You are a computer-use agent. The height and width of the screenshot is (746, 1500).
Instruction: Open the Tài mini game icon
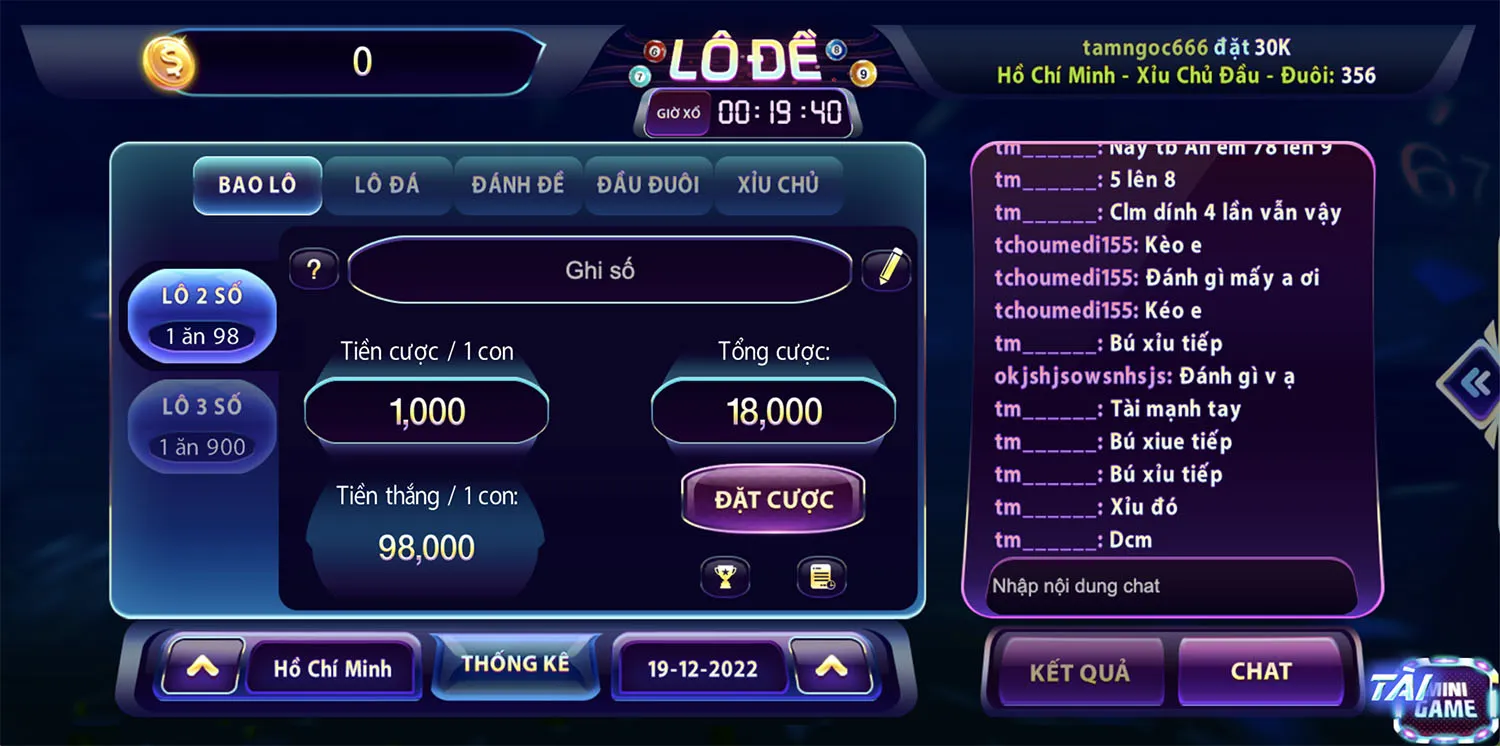pyautogui.click(x=1435, y=698)
